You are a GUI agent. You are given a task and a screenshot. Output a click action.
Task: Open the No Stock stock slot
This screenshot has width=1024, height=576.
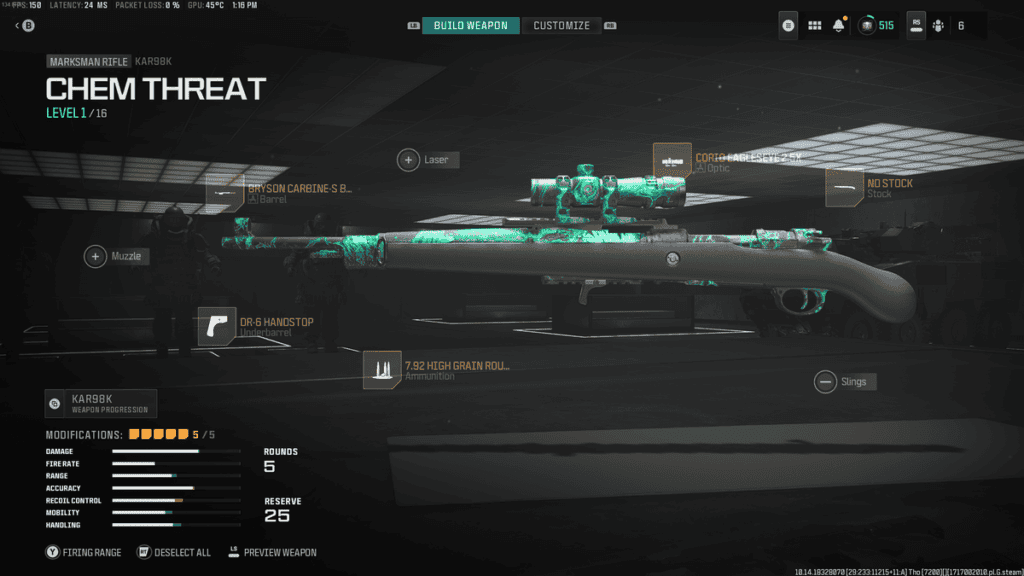click(844, 188)
